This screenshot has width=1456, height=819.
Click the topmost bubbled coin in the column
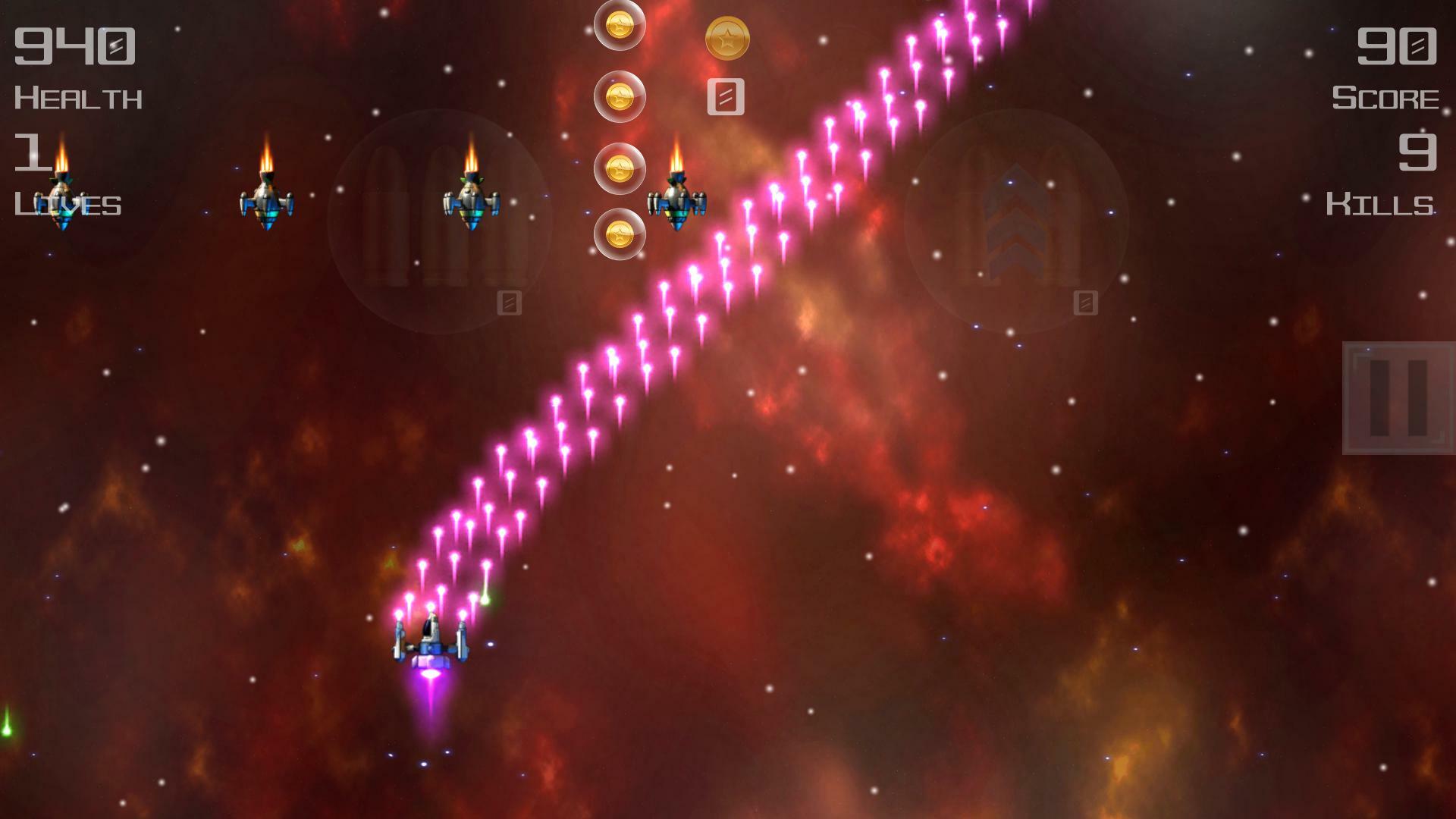618,25
